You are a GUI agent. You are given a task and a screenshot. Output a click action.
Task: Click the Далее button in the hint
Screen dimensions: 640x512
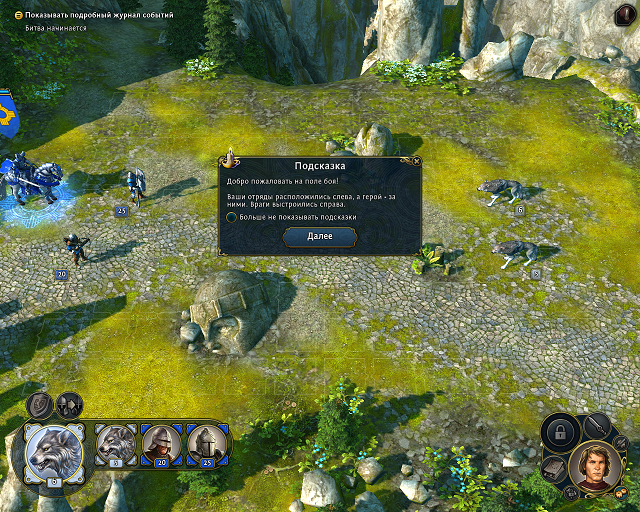320,237
